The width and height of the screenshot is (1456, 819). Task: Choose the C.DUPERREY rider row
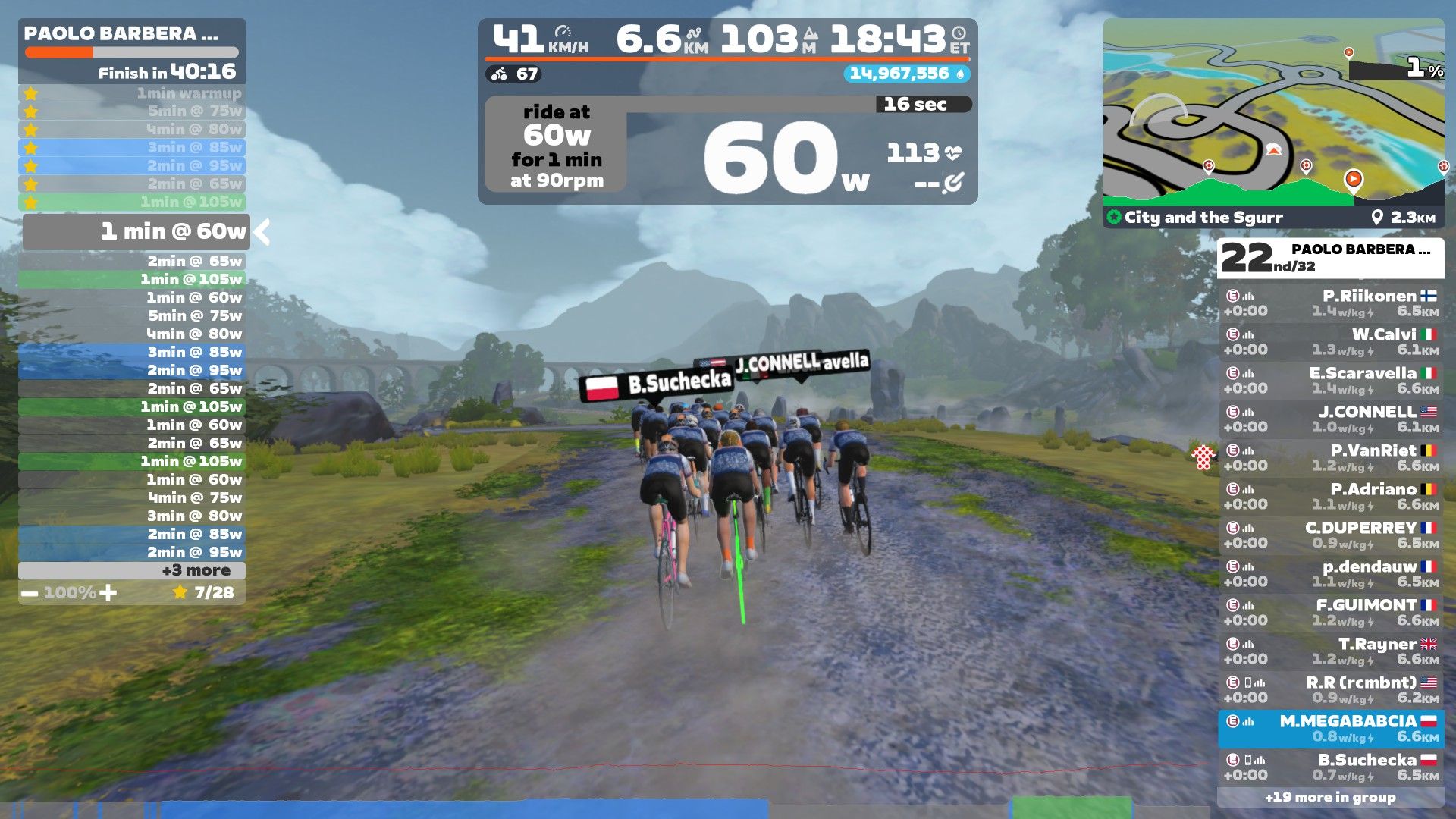[x=1331, y=535]
